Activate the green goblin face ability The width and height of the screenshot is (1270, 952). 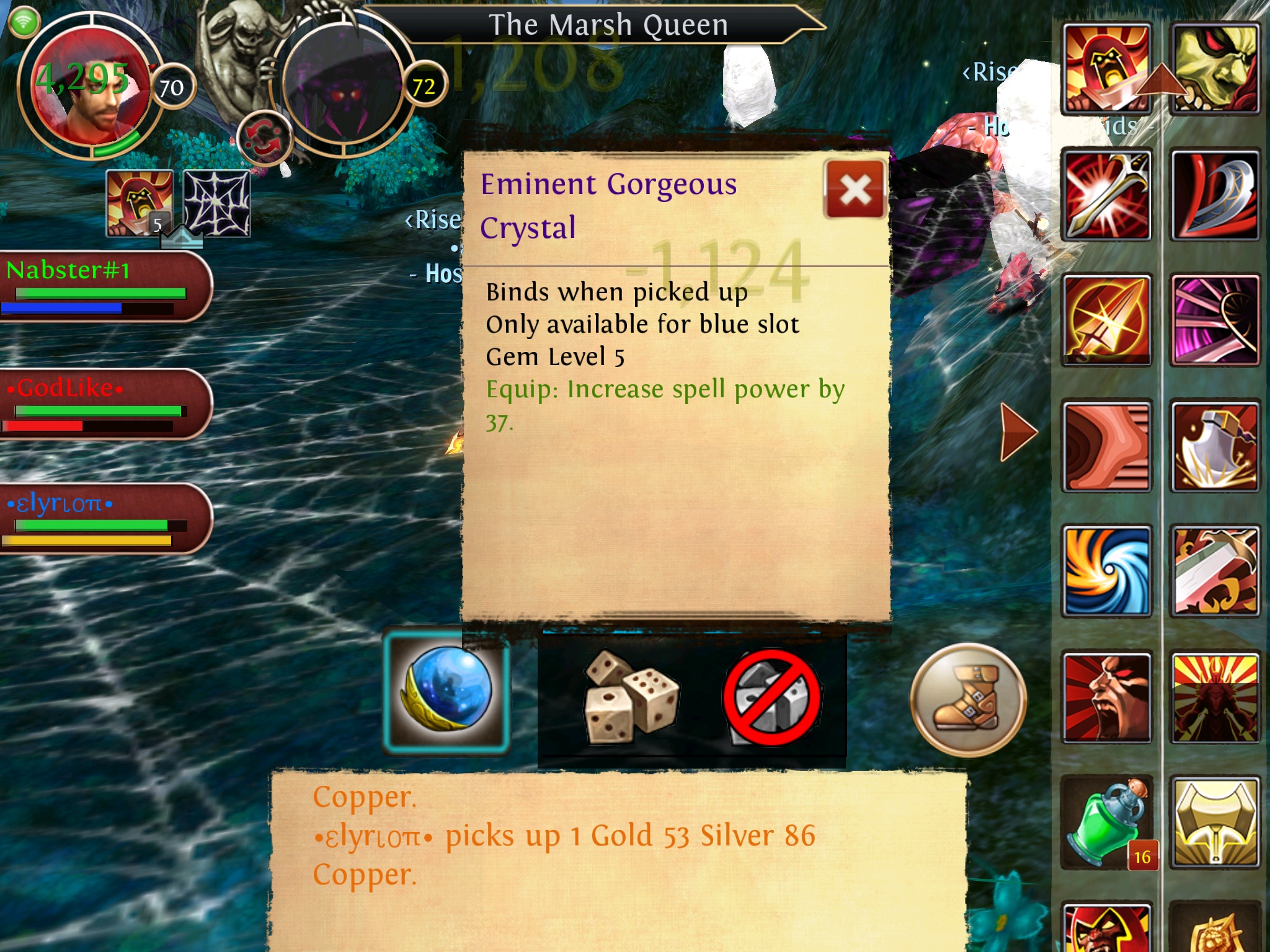(1214, 68)
